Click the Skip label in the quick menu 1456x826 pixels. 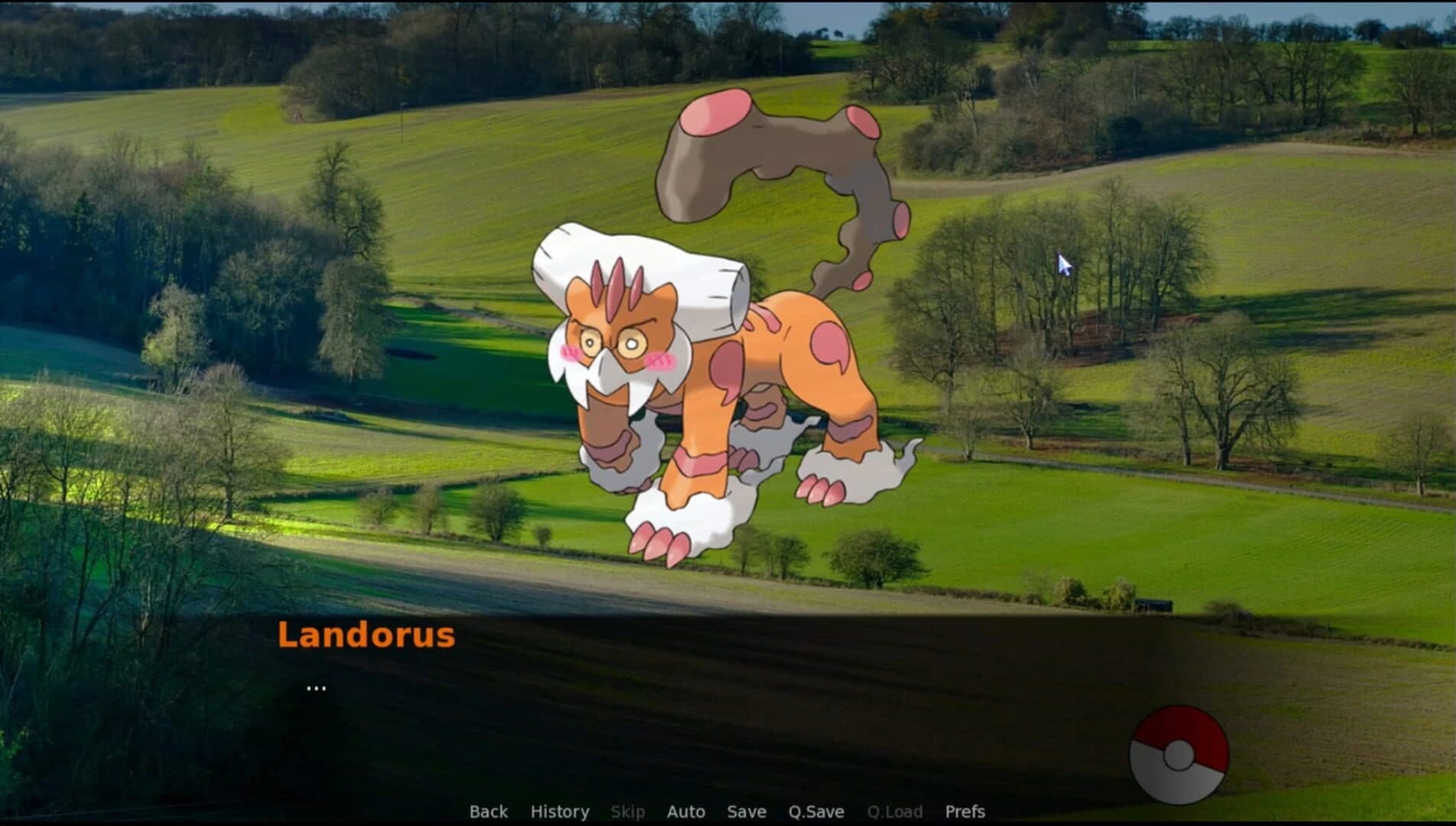coord(627,812)
